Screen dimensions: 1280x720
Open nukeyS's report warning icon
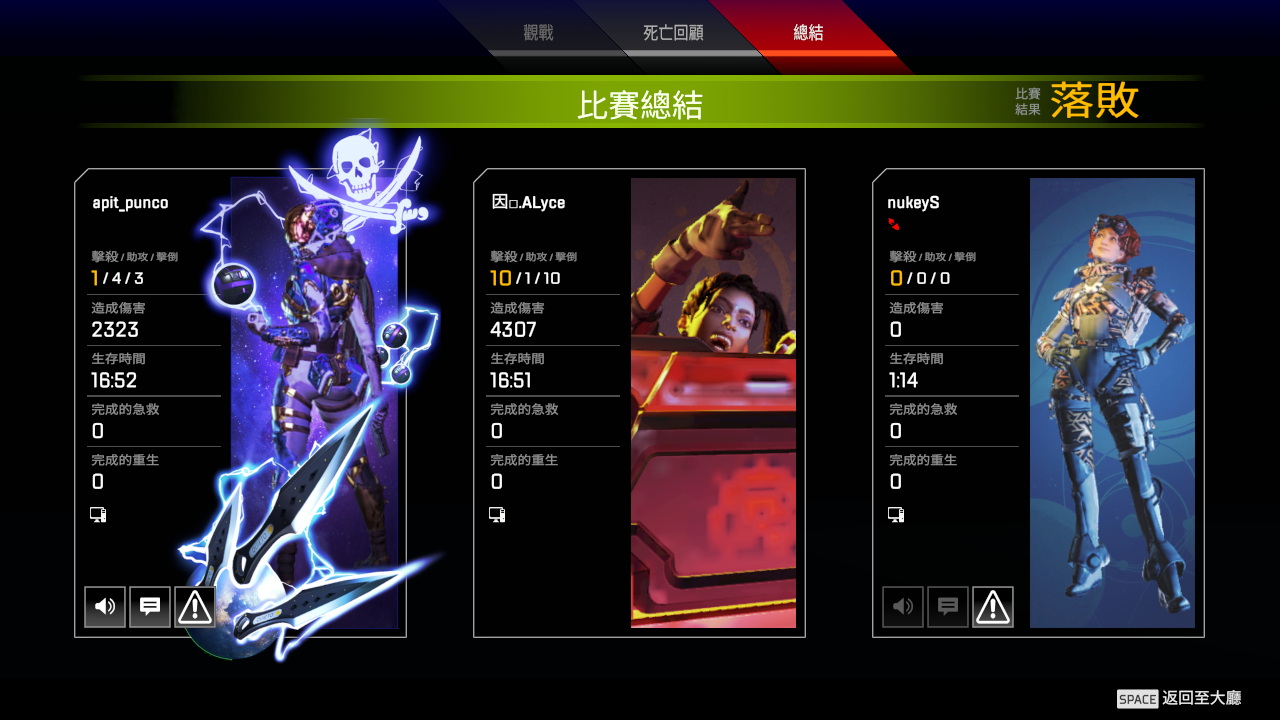pyautogui.click(x=992, y=606)
